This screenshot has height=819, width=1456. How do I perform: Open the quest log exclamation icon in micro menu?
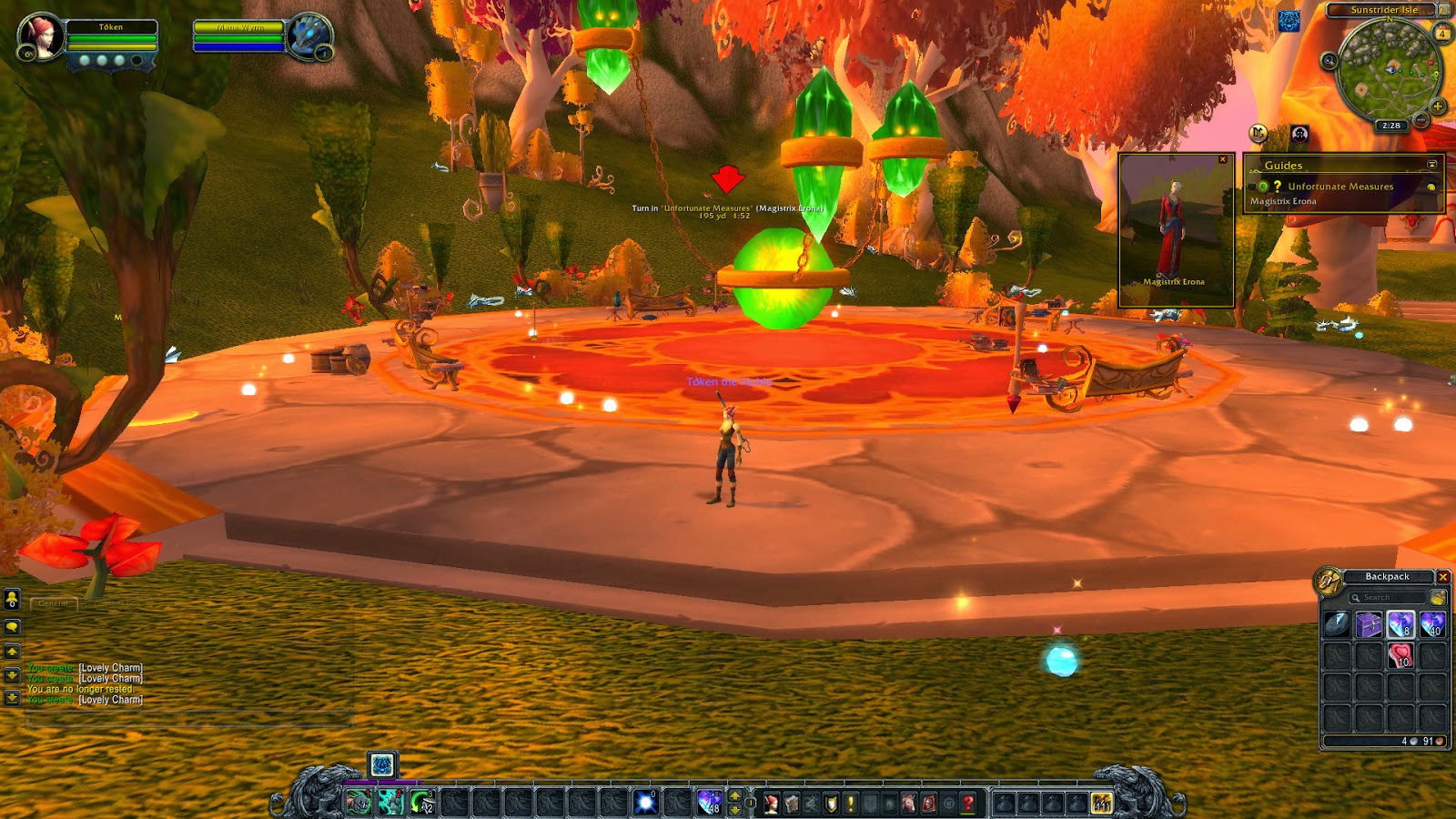coord(849,803)
